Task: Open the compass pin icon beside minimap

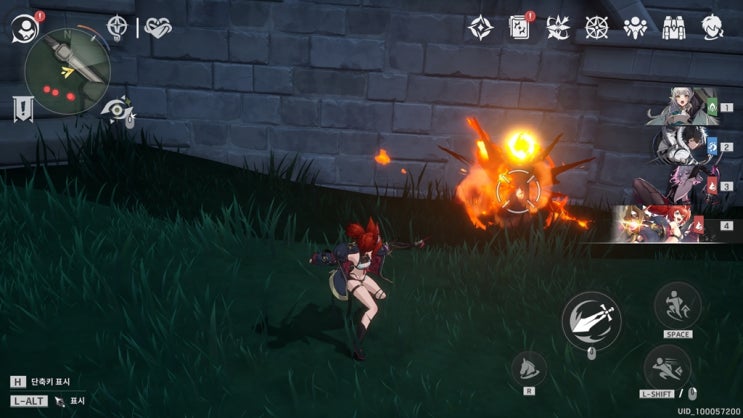Action: [118, 27]
